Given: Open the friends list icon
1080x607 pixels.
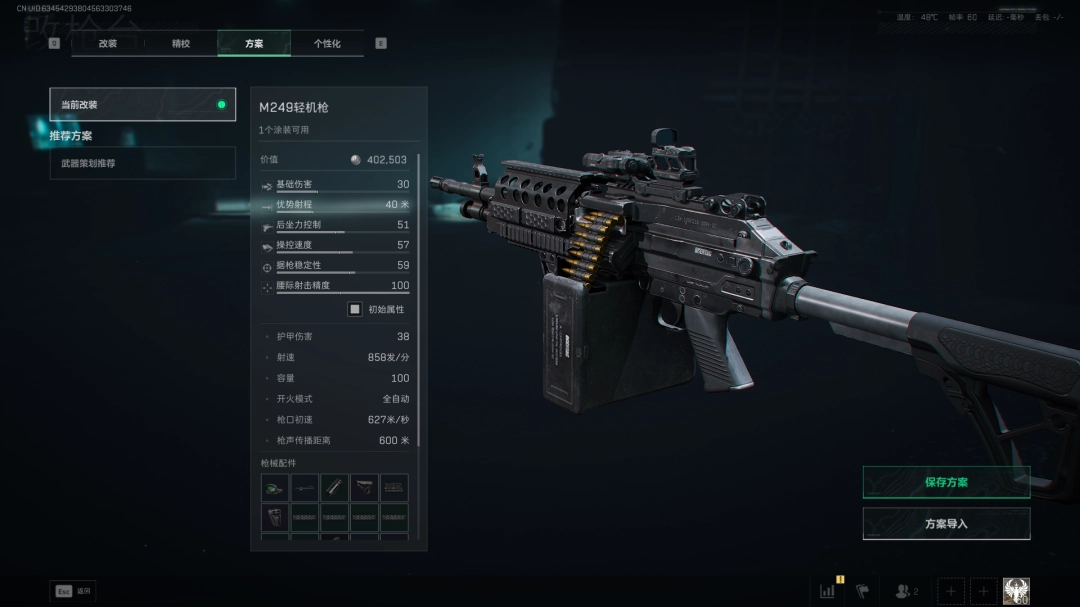Looking at the screenshot, I should pyautogui.click(x=906, y=591).
